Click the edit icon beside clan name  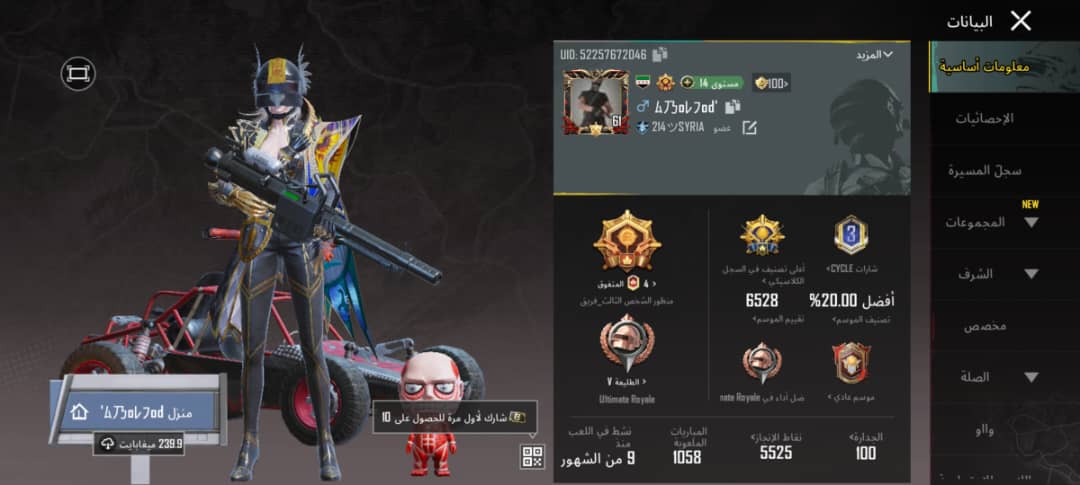pos(747,128)
